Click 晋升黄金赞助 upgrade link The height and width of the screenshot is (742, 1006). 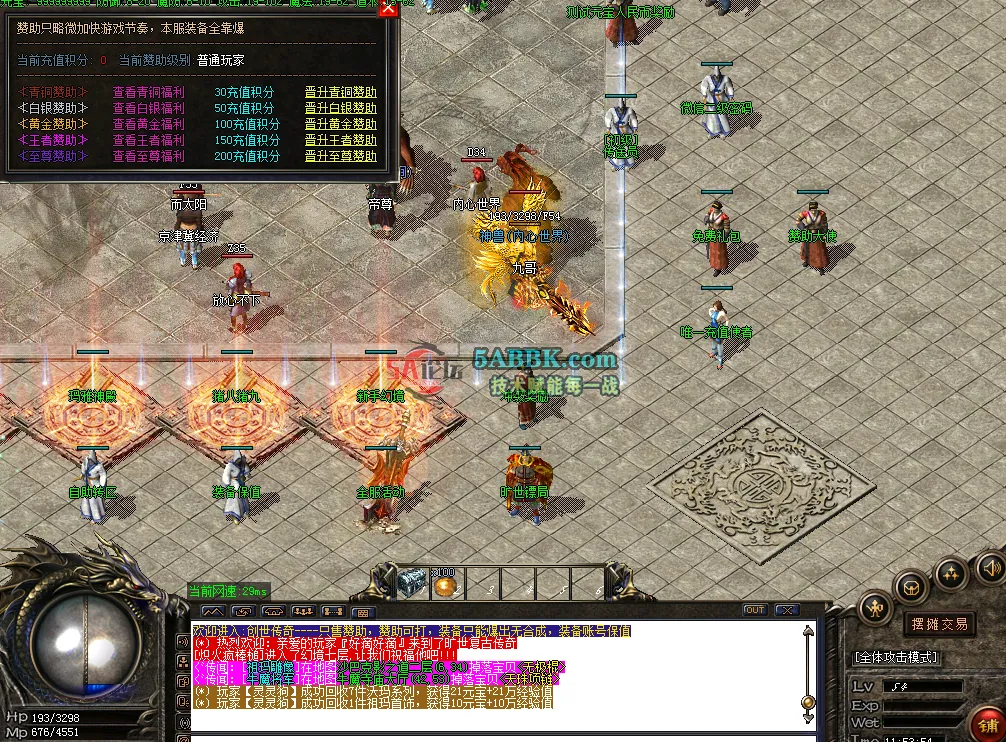coord(340,124)
